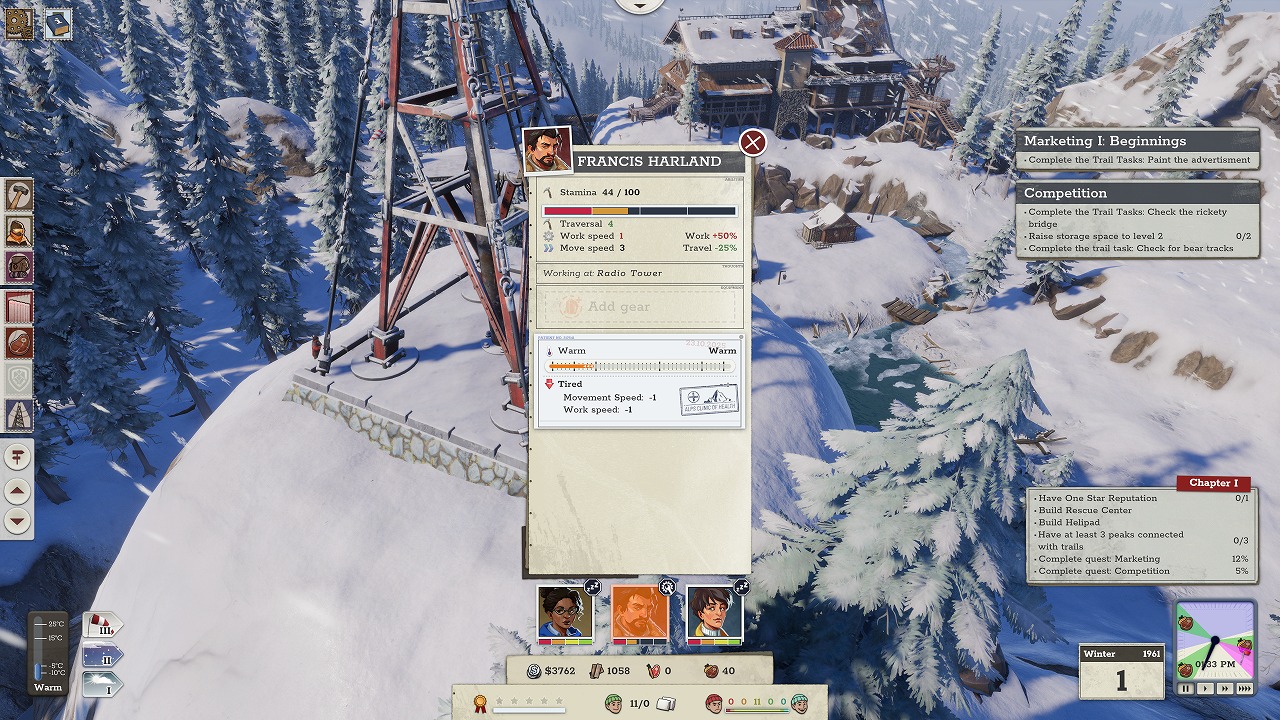1280x720 pixels.
Task: Click the signpost trail button
Action: point(18,457)
